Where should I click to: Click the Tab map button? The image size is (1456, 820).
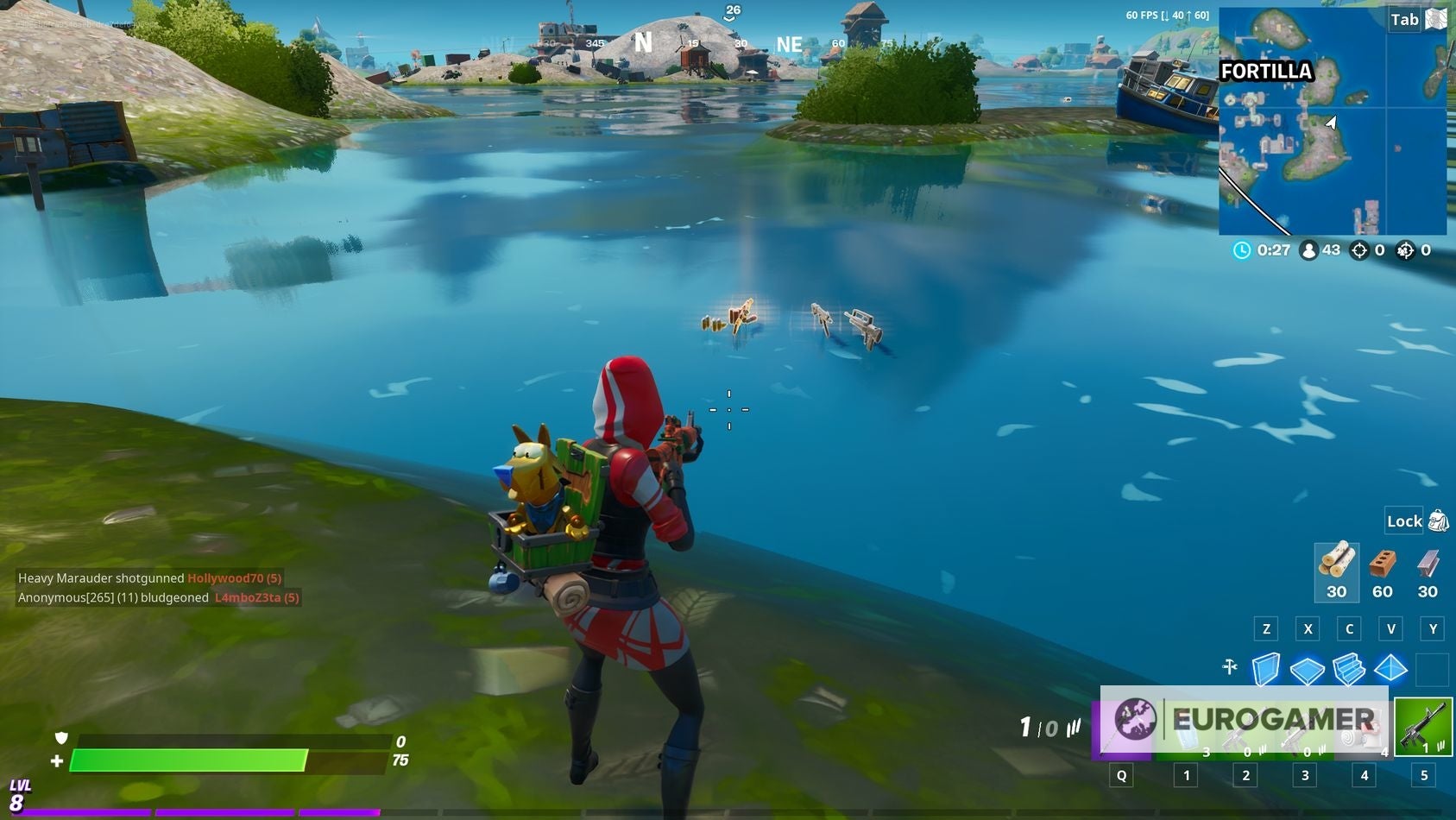pyautogui.click(x=1404, y=19)
